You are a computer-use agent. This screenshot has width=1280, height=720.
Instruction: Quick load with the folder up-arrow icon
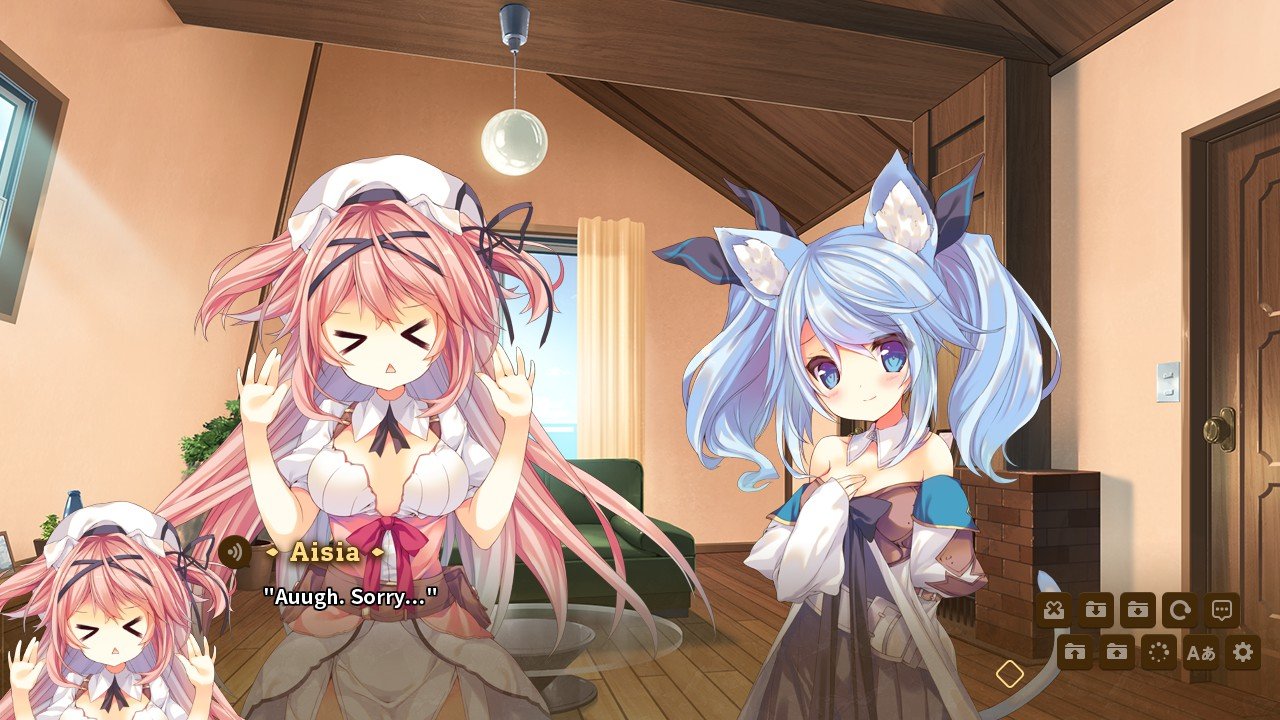1076,651
